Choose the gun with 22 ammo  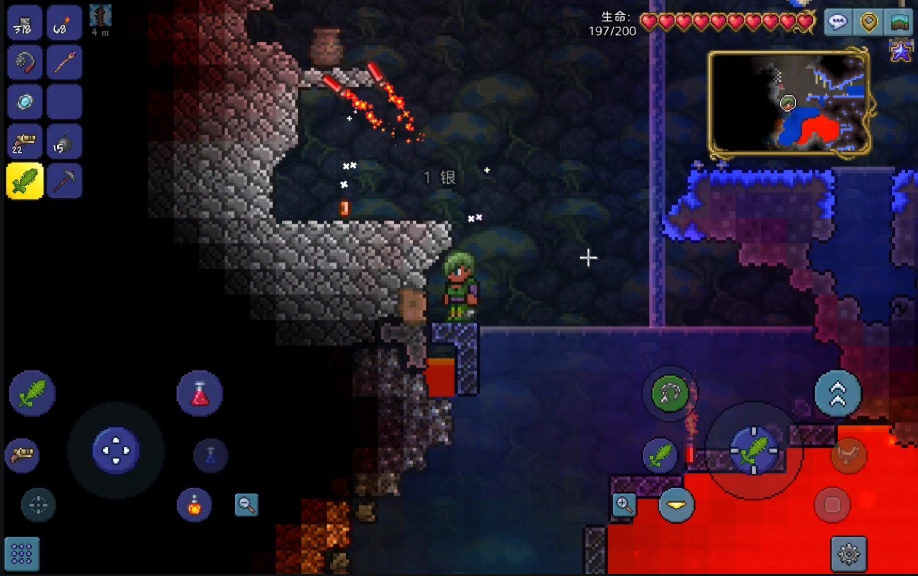tap(24, 142)
